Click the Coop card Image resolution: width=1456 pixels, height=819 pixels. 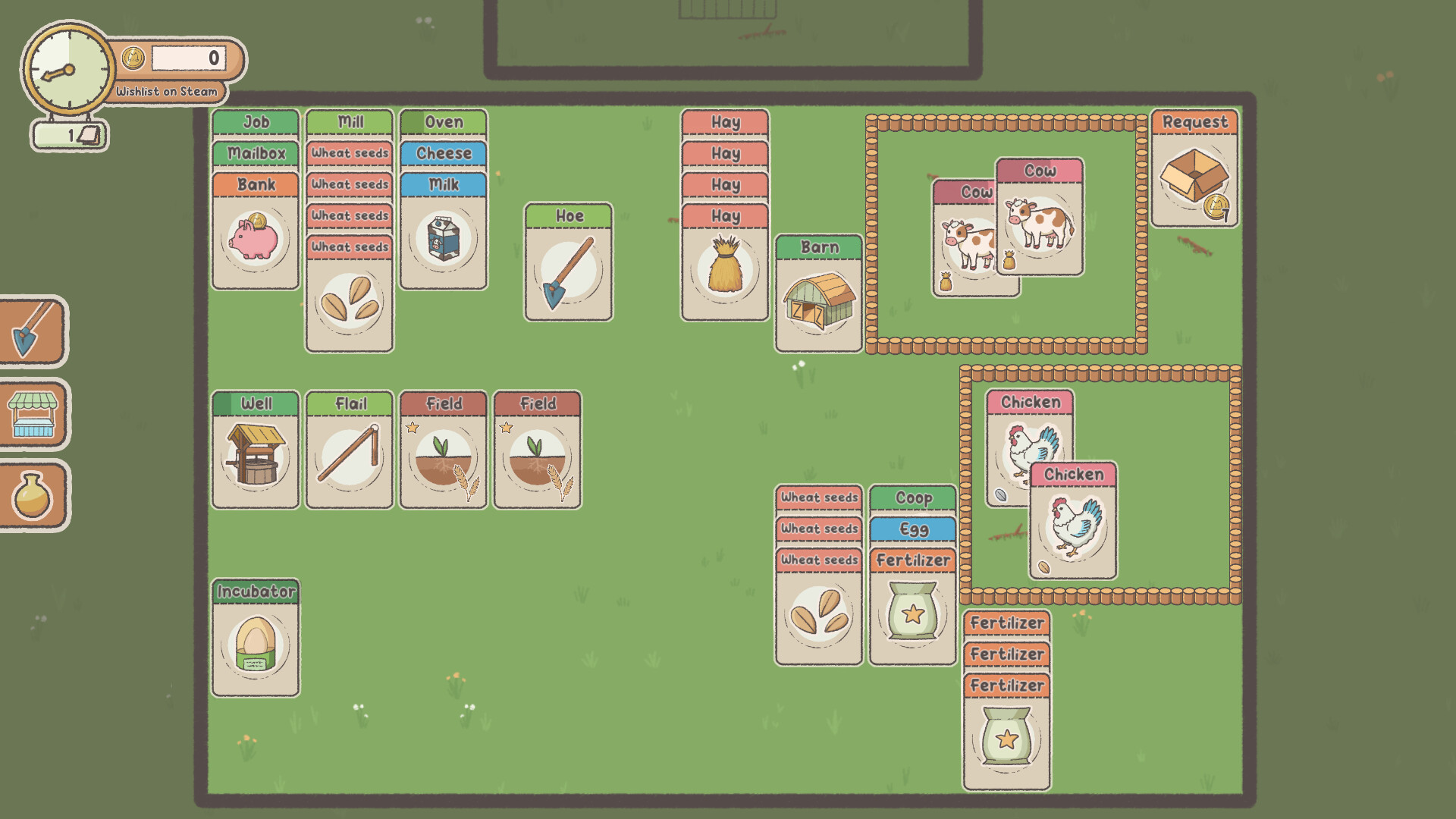(912, 498)
